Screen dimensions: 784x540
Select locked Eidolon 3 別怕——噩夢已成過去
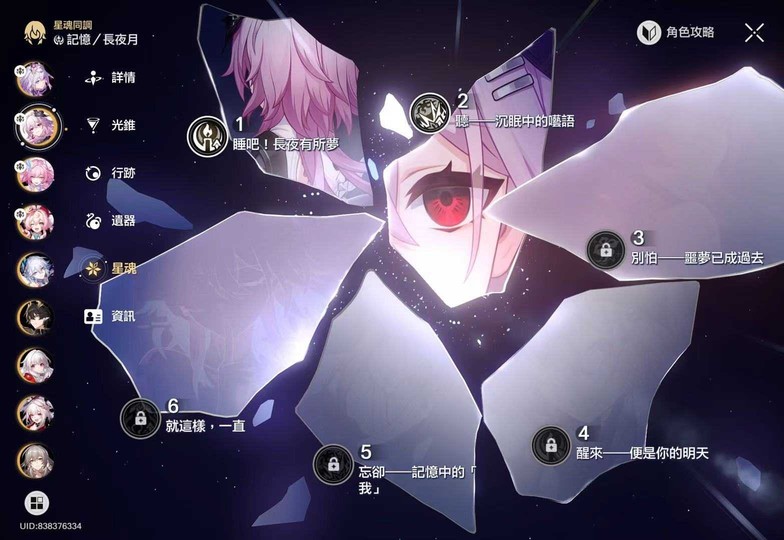[605, 249]
